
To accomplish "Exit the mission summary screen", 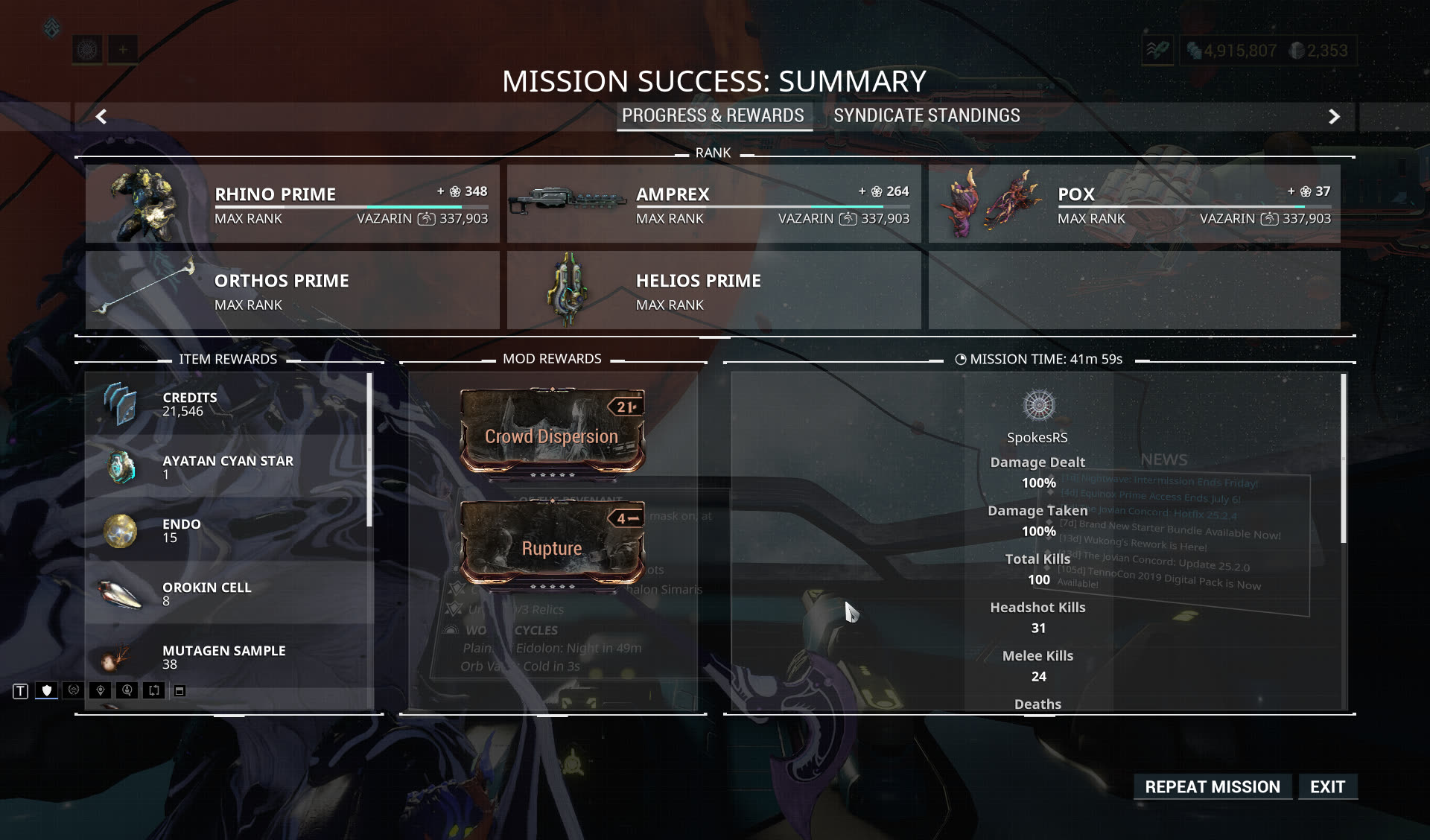I will [1327, 787].
